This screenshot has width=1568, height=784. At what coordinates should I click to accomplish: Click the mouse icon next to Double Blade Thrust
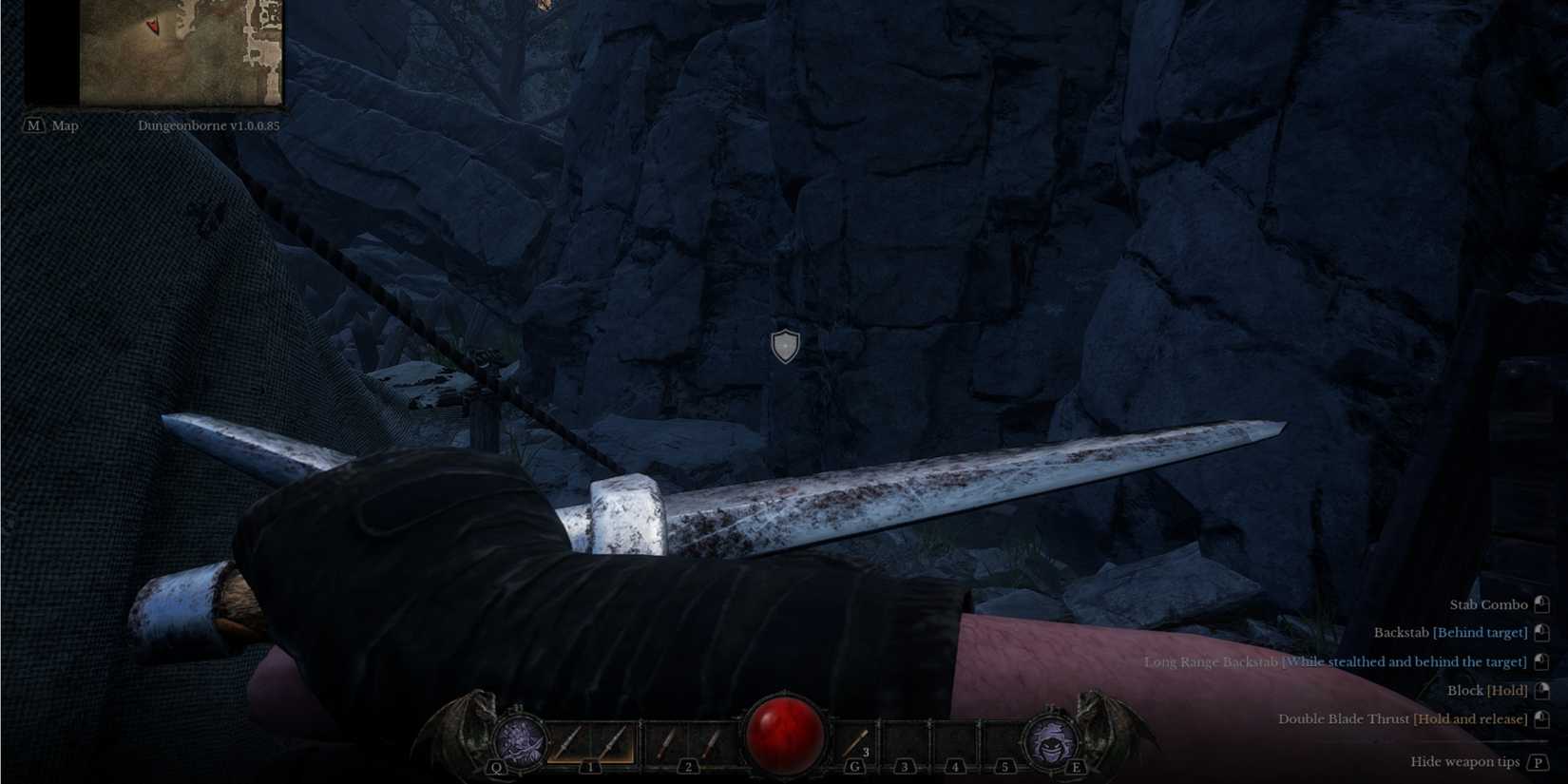click(x=1539, y=718)
